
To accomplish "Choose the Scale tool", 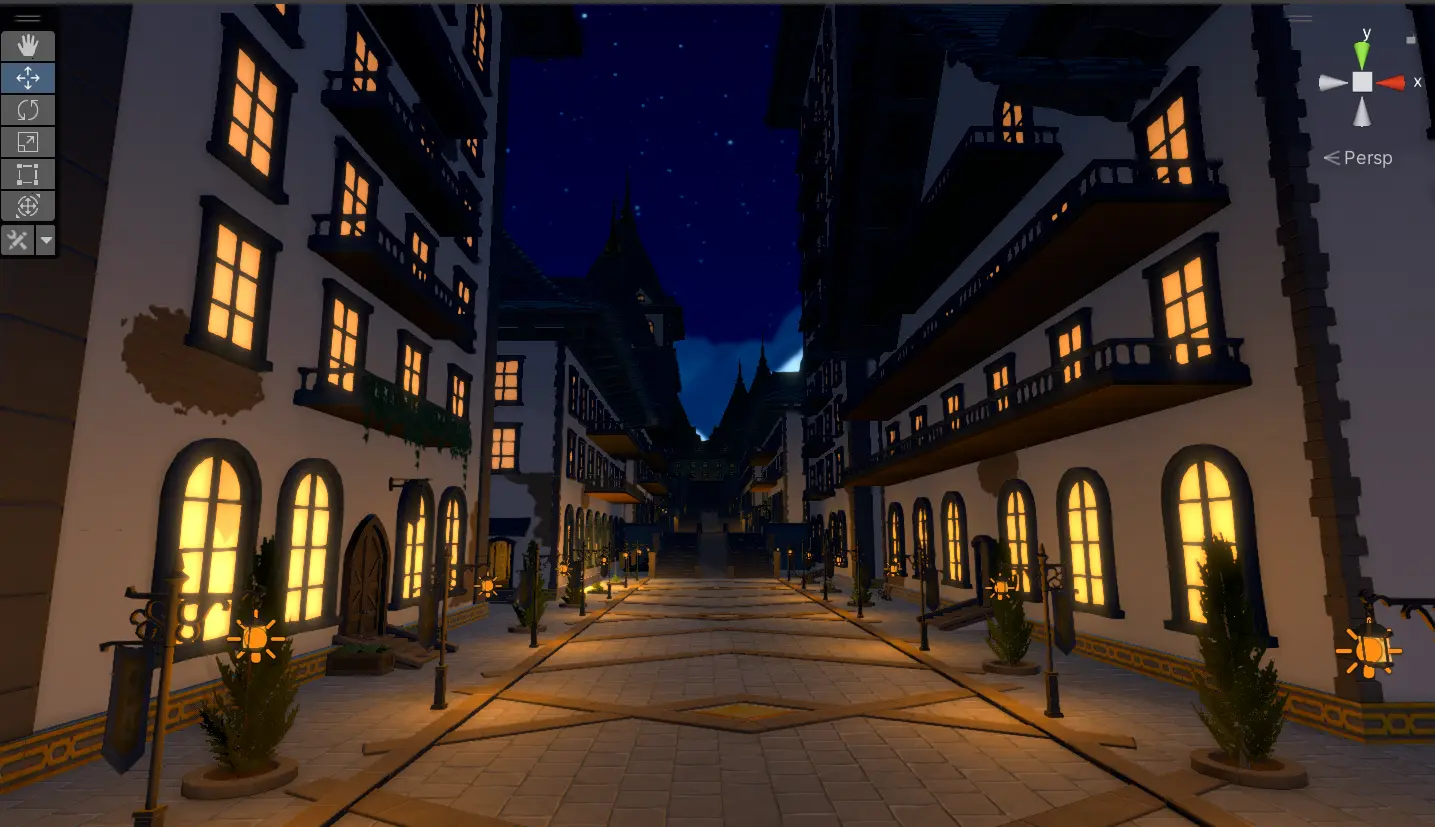I will pos(28,142).
